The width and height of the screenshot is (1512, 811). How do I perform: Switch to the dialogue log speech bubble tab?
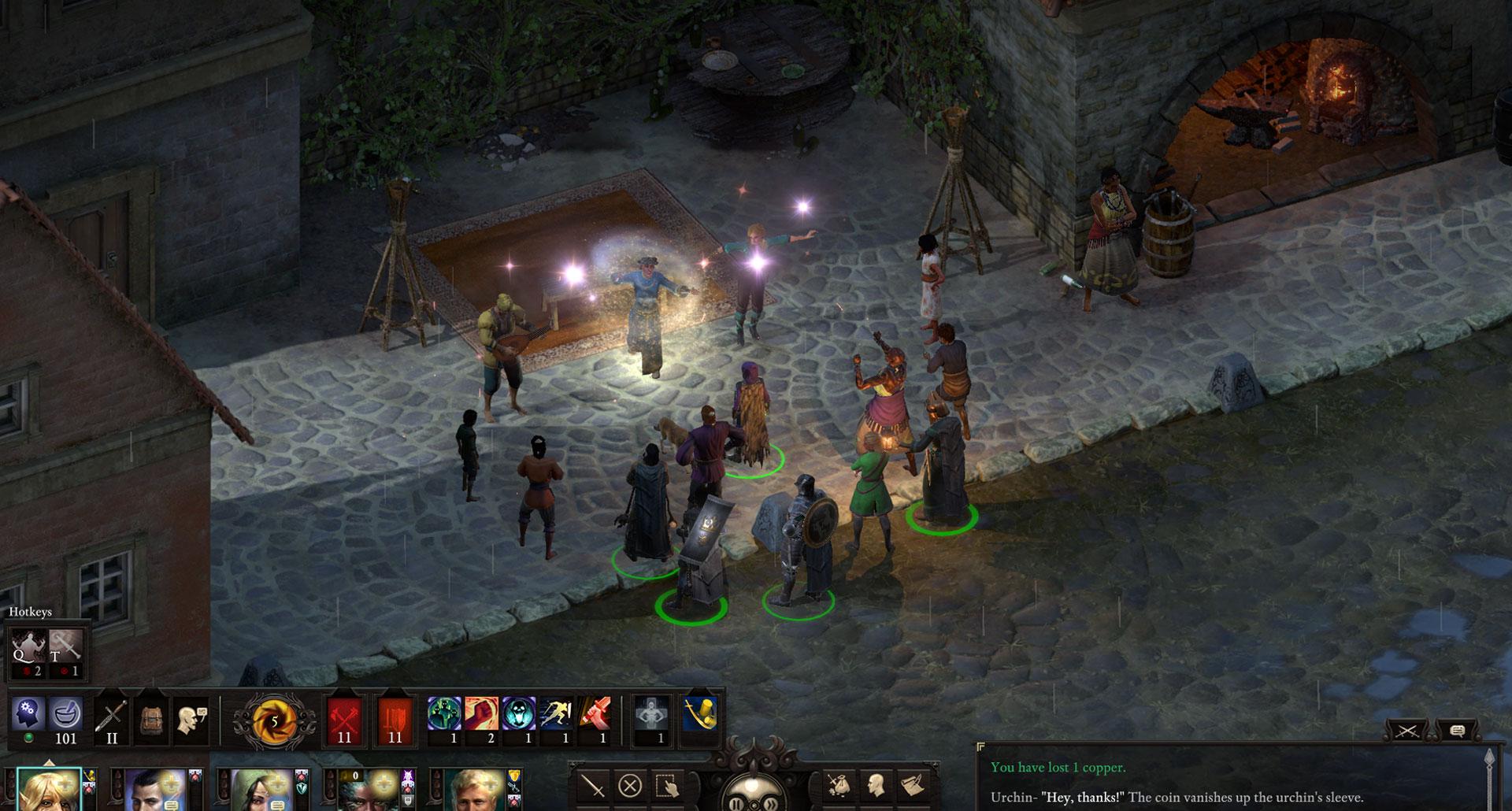pos(1456,731)
